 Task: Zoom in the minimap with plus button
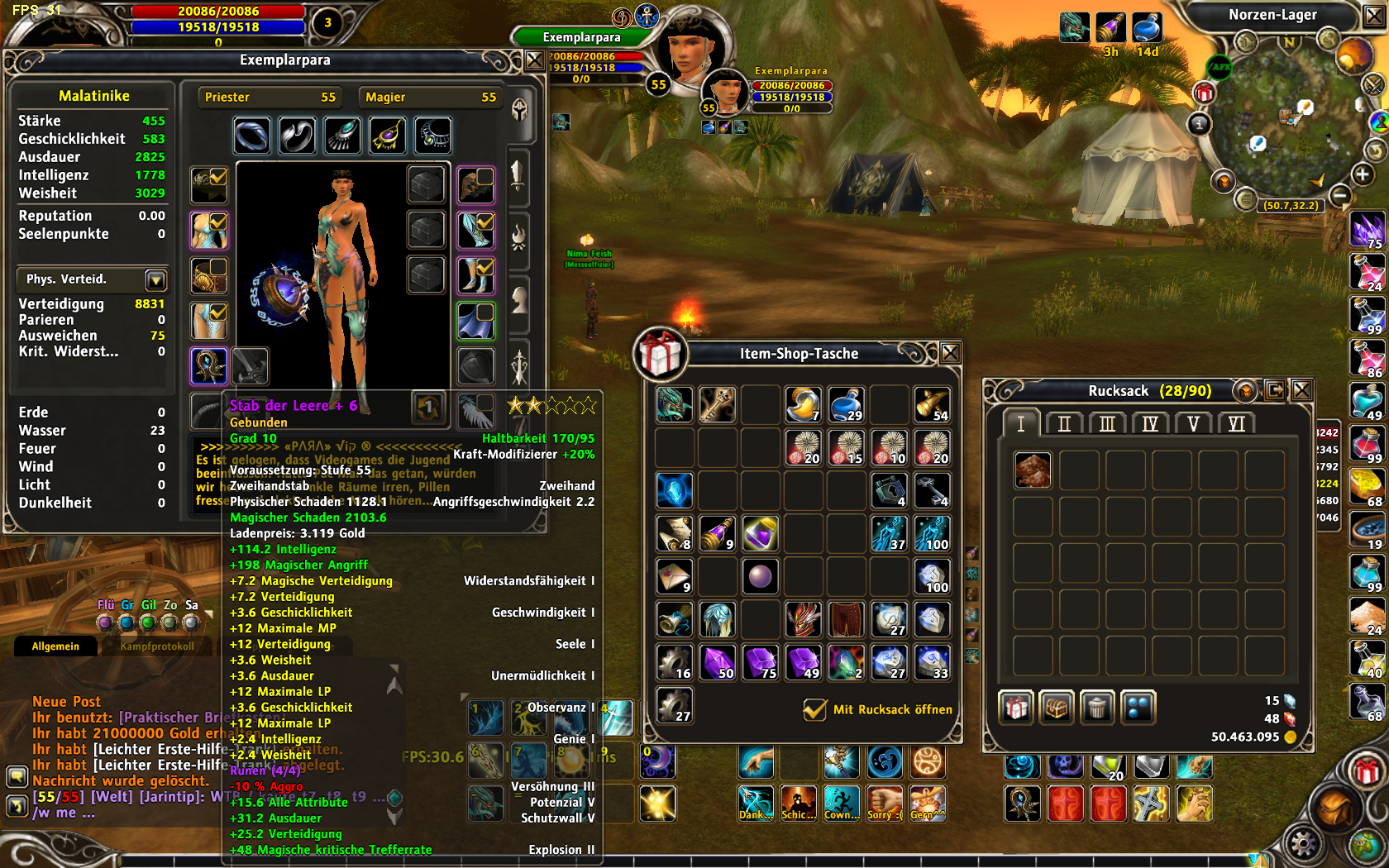[1362, 174]
